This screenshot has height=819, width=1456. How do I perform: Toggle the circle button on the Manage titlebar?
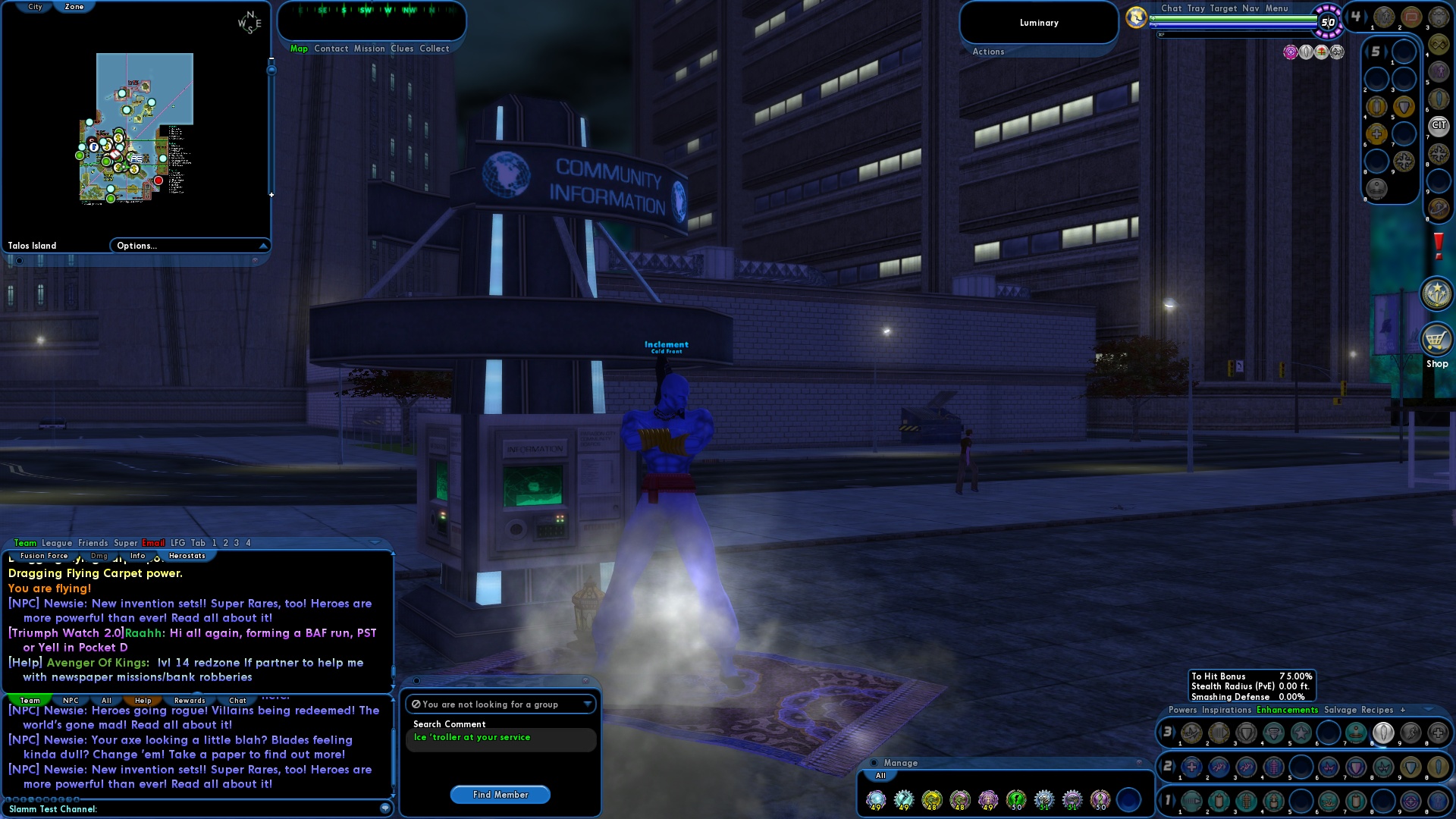874,763
